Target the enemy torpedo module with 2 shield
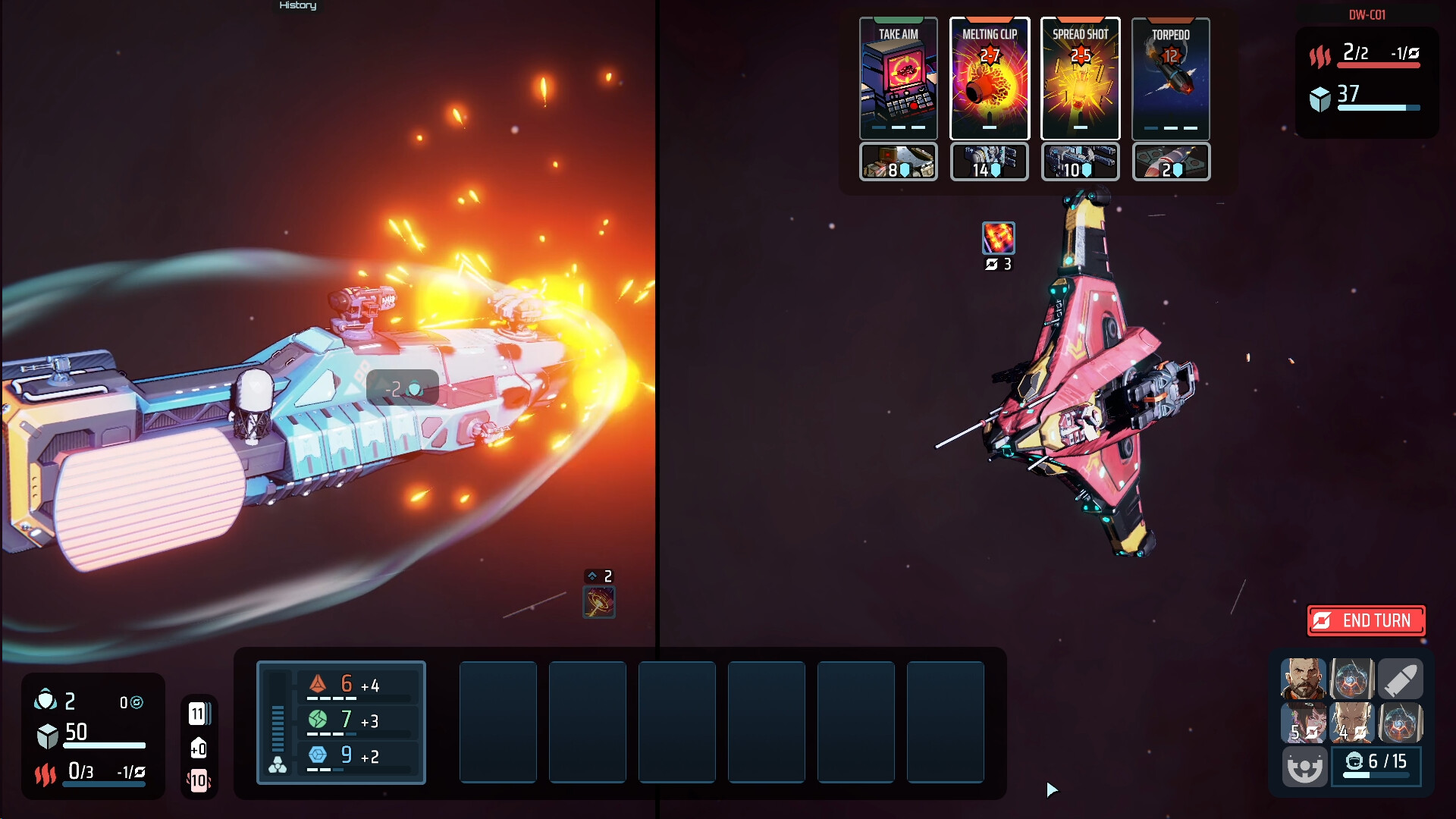1456x819 pixels. tap(1170, 162)
